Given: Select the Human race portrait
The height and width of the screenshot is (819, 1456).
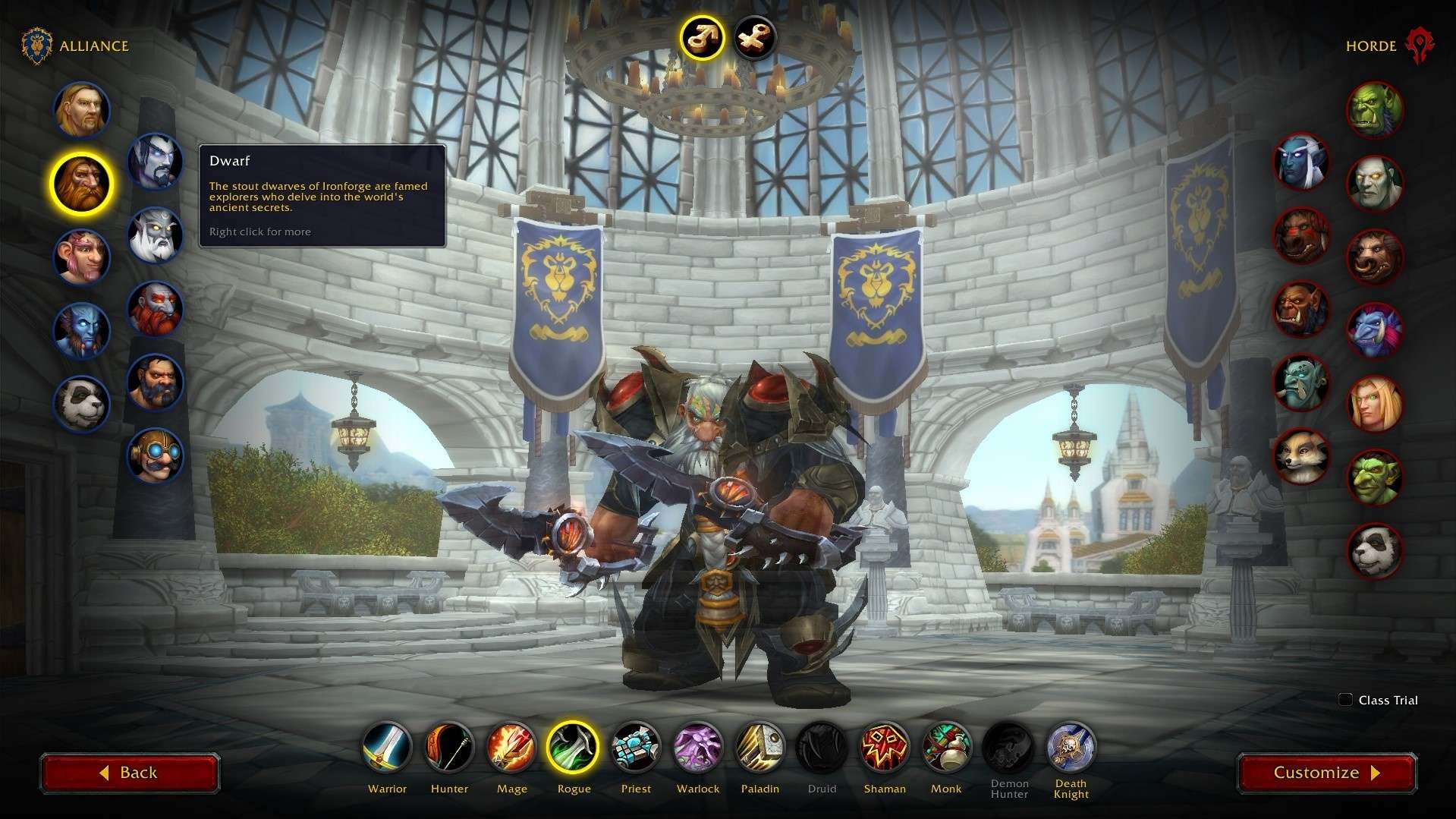Looking at the screenshot, I should (x=81, y=110).
